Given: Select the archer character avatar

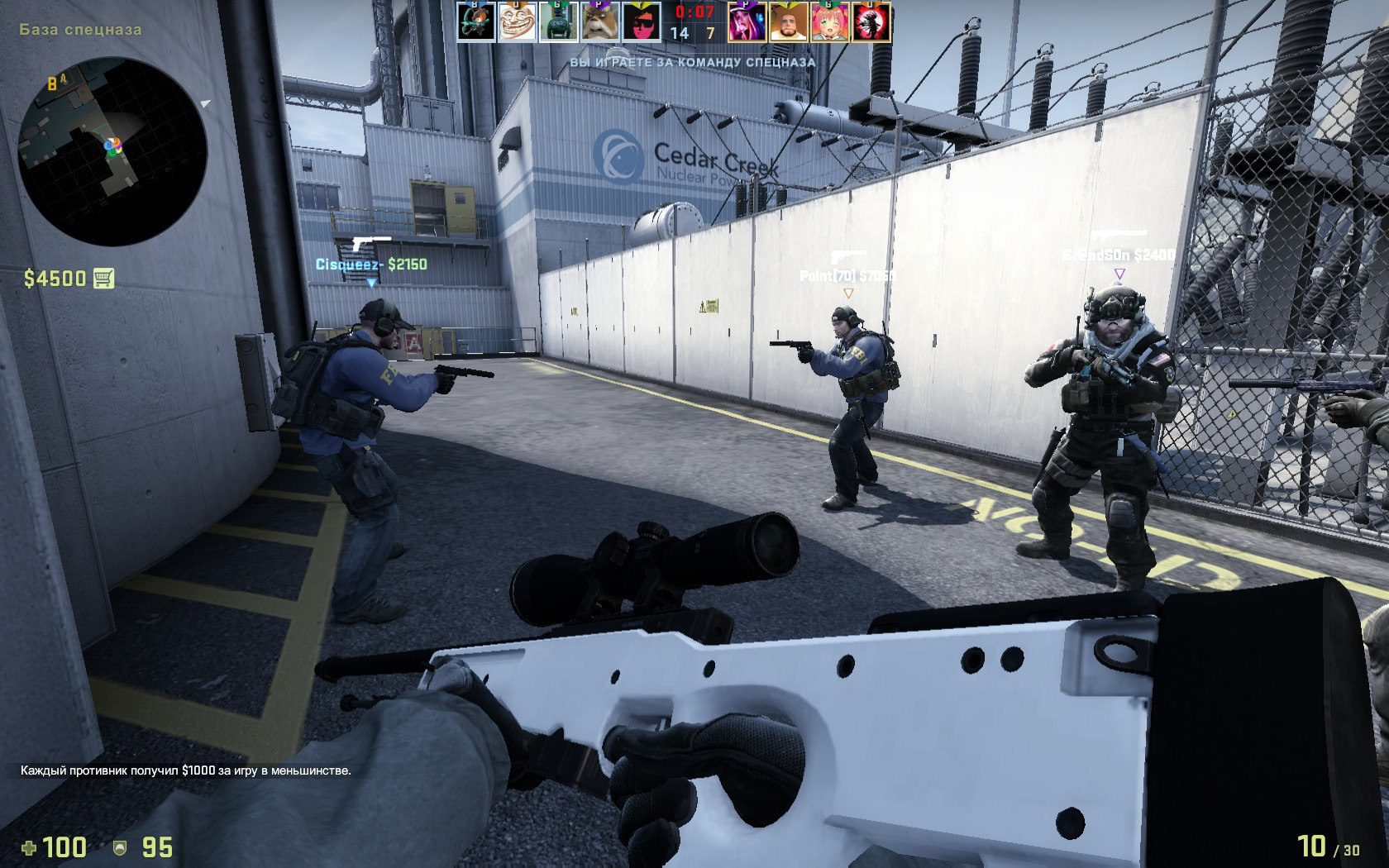Looking at the screenshot, I should tap(476, 21).
